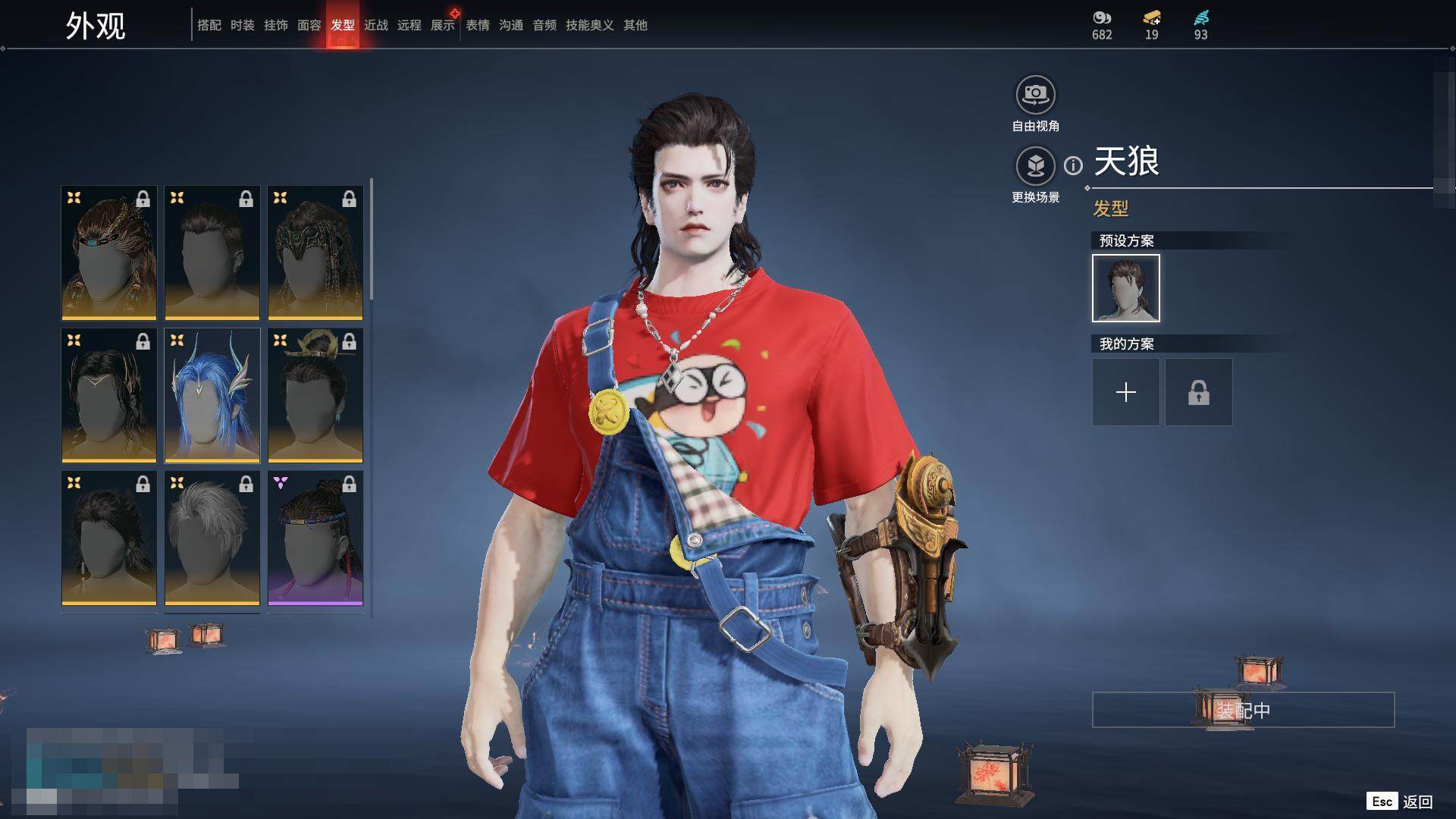Select the preset hairstyle under 预设方案
Viewport: 1456px width, 819px height.
(x=1126, y=288)
